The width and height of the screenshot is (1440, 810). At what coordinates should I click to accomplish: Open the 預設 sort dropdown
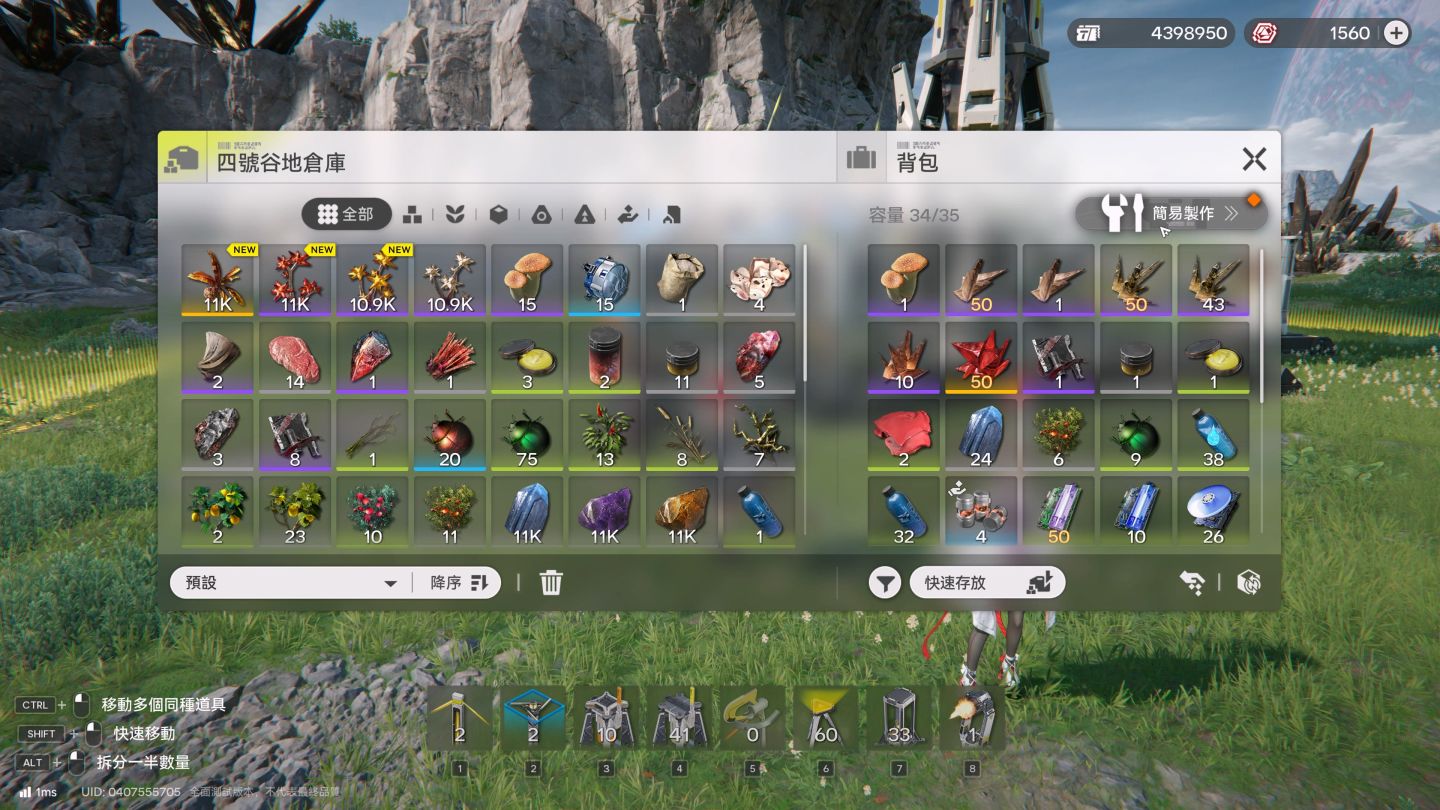pos(291,583)
